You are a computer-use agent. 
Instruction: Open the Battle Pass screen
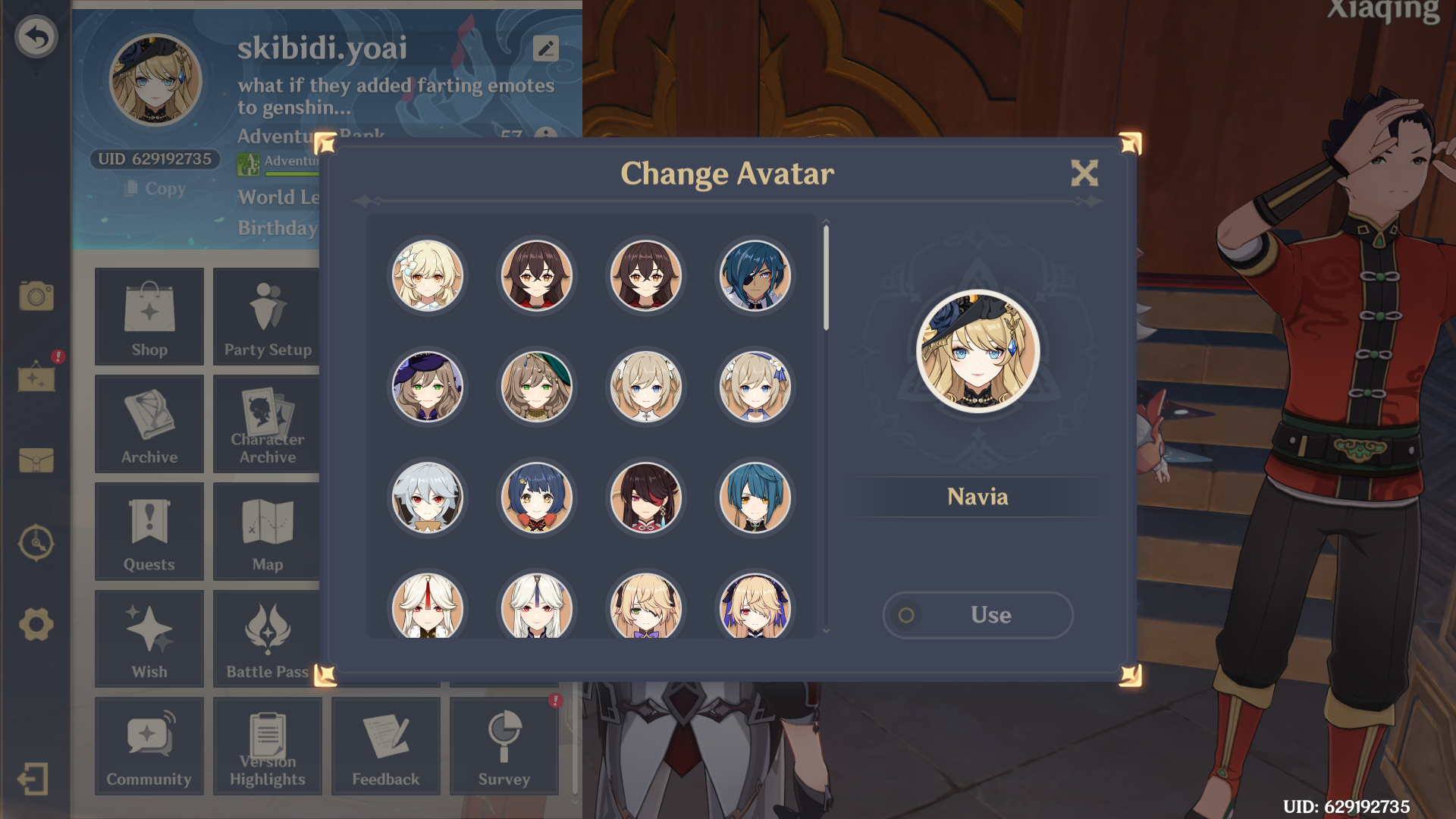click(268, 639)
